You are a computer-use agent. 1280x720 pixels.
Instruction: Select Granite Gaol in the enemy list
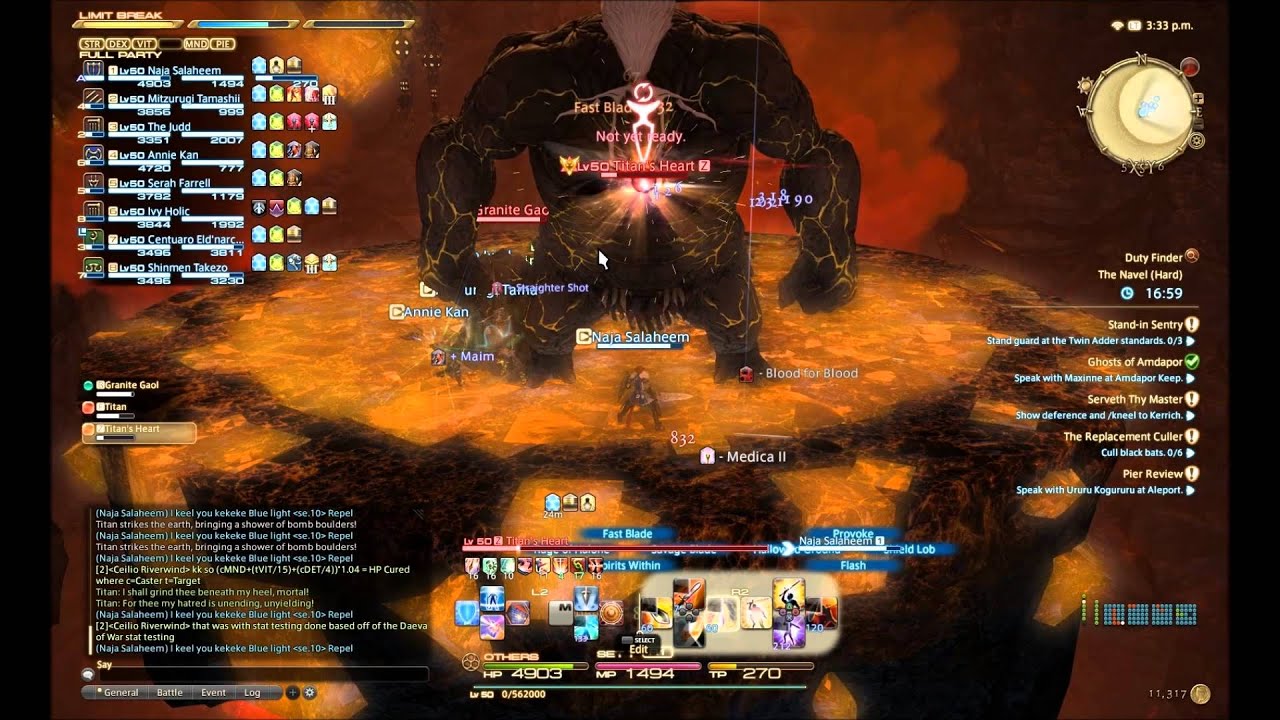128,385
